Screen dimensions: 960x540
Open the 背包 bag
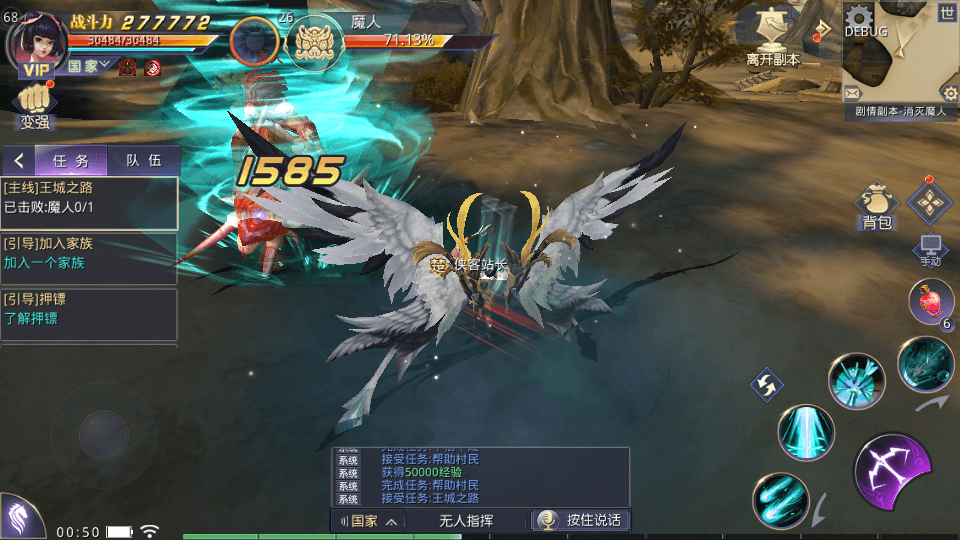coord(876,208)
